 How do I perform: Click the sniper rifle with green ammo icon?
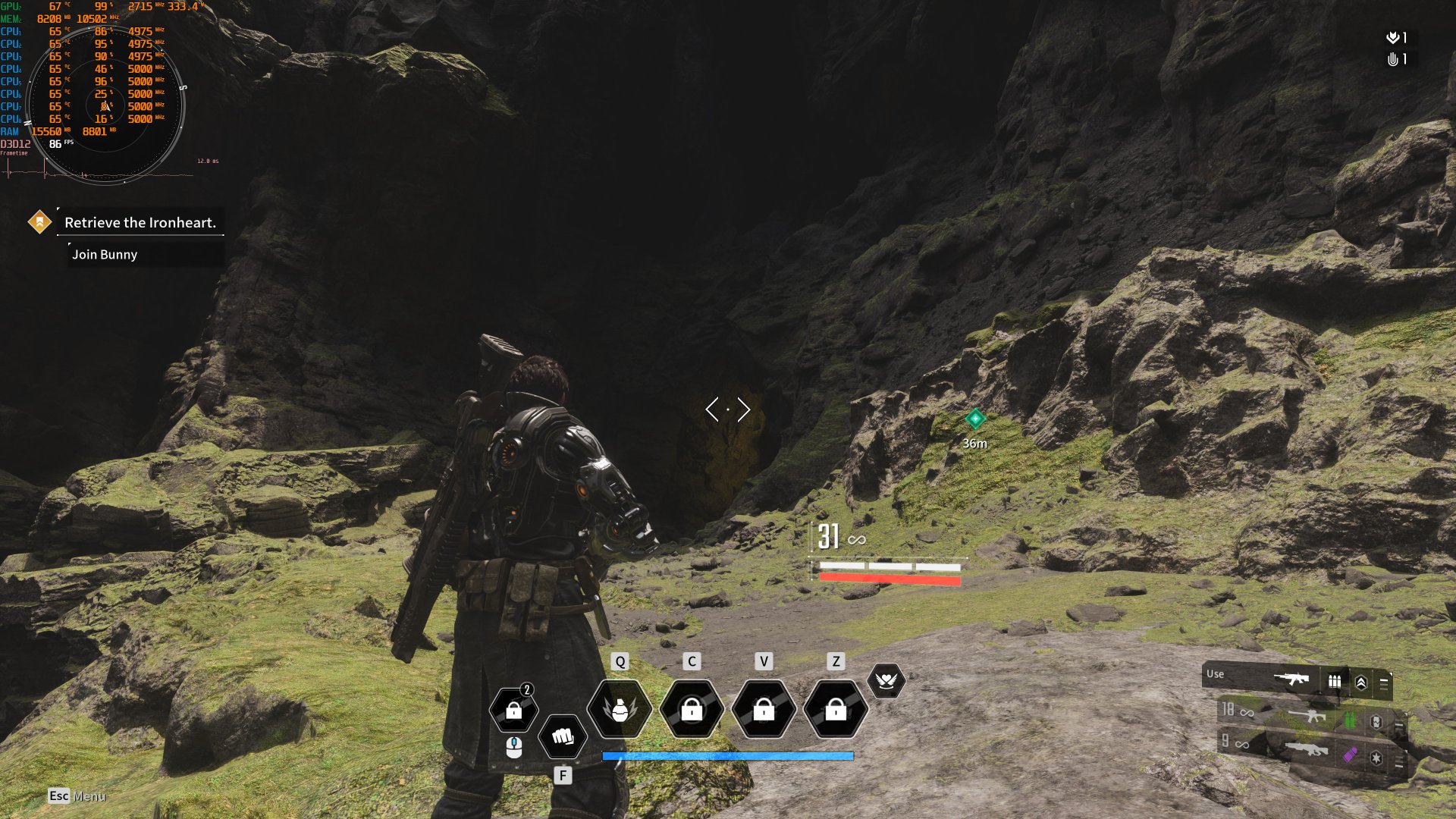click(x=1307, y=718)
